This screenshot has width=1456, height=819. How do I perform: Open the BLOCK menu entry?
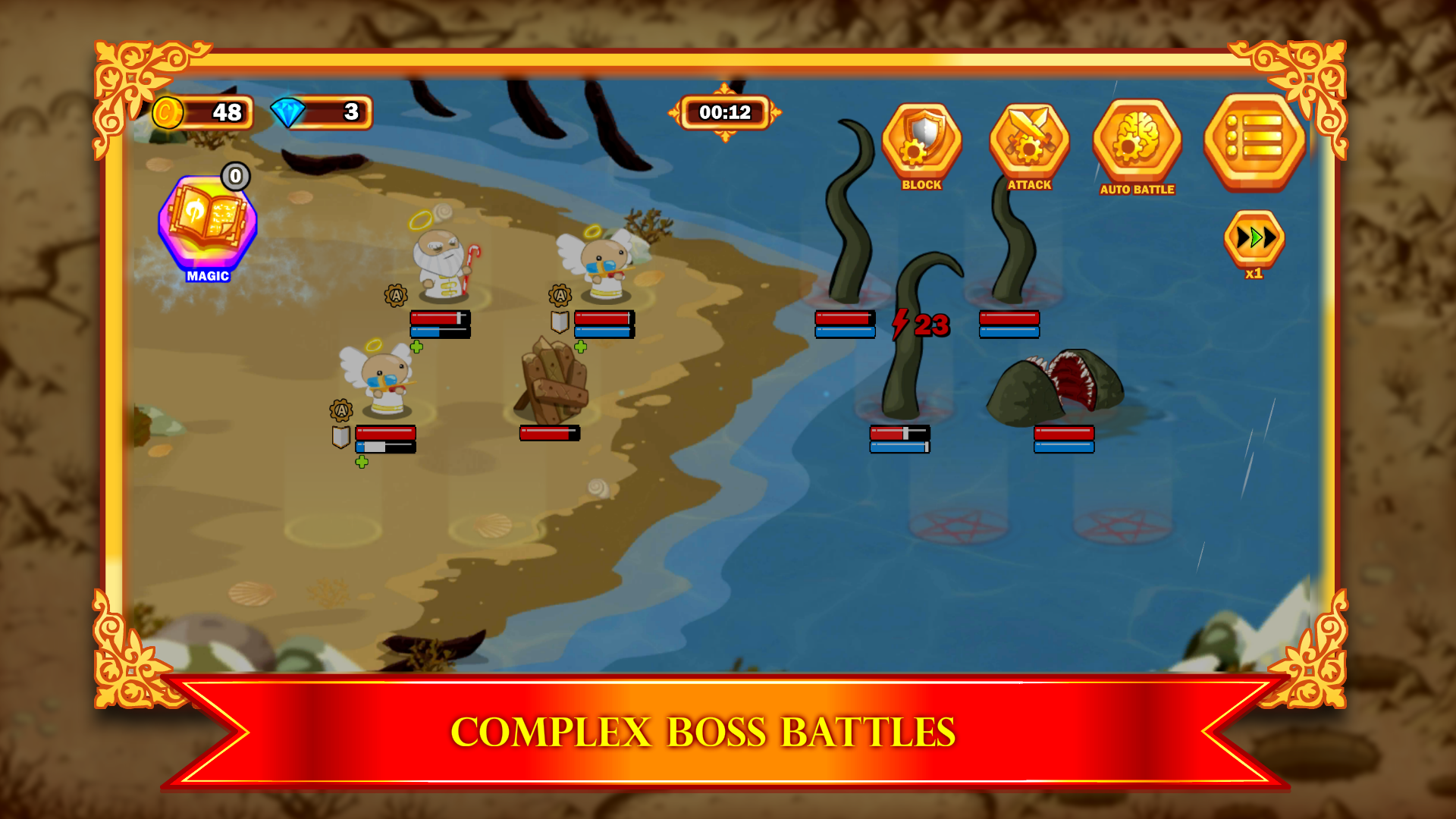click(920, 184)
